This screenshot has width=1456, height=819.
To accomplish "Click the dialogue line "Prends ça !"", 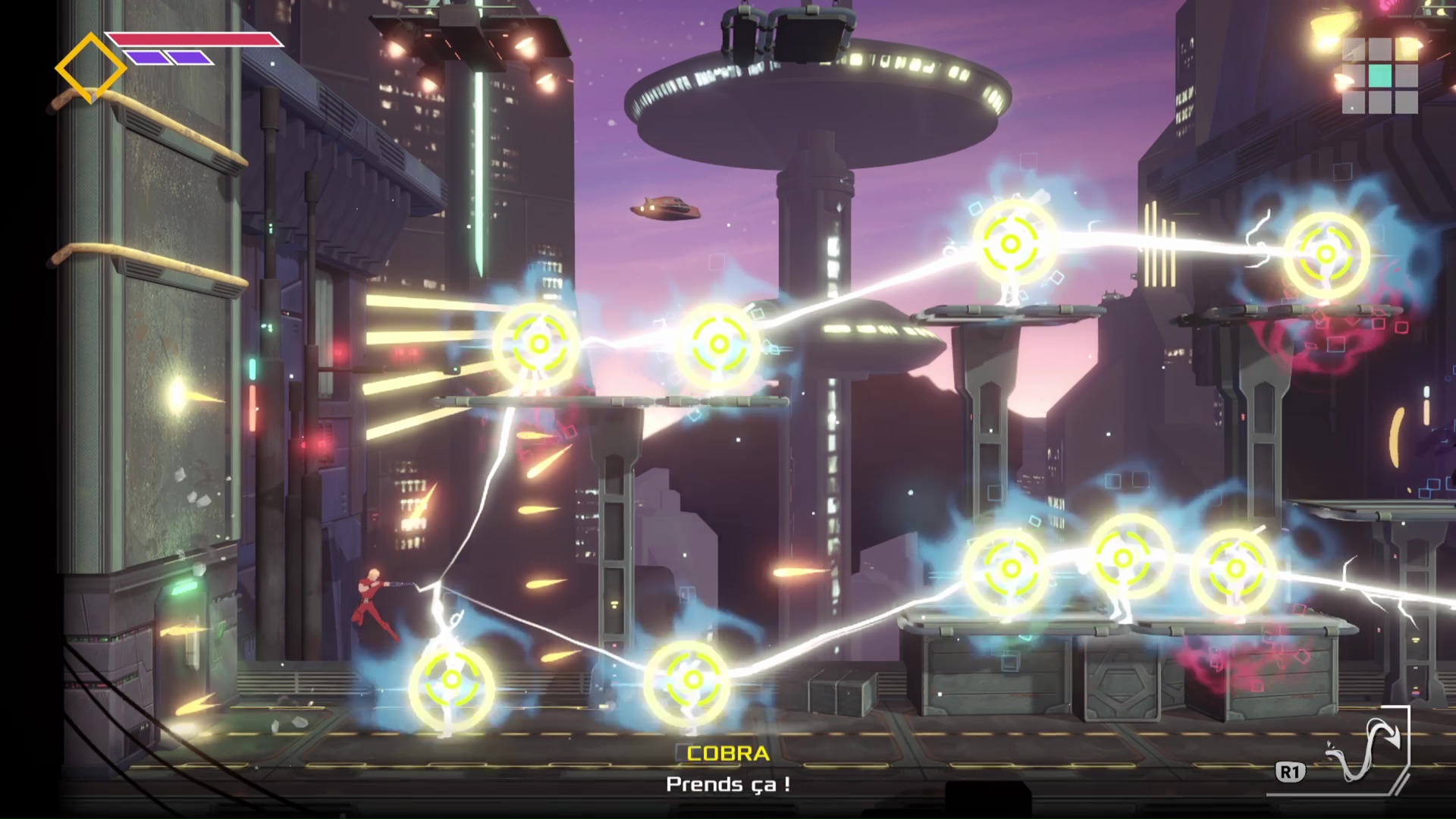I will 726,786.
